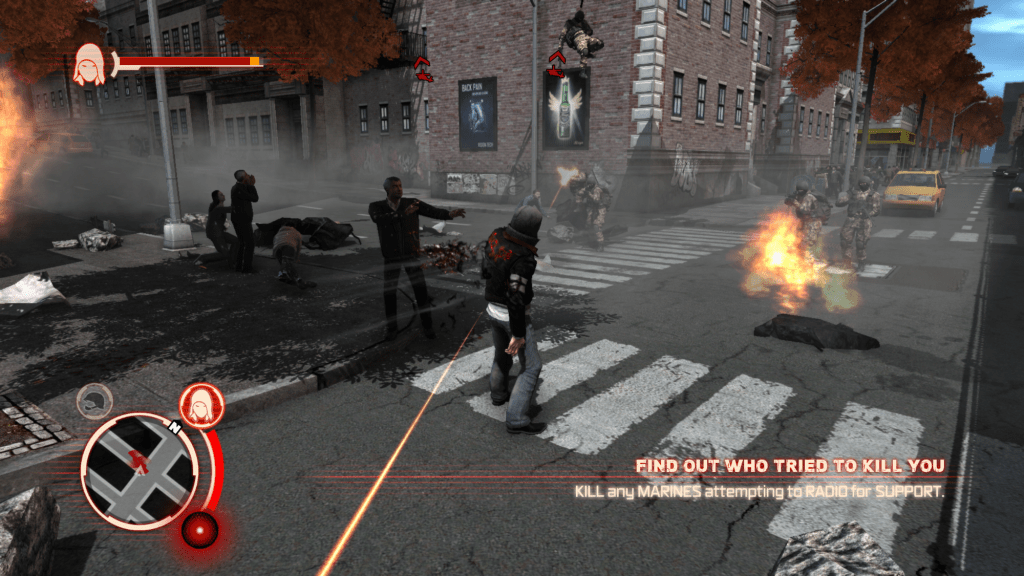Click the hooded portrait beside the health bar

click(90, 64)
